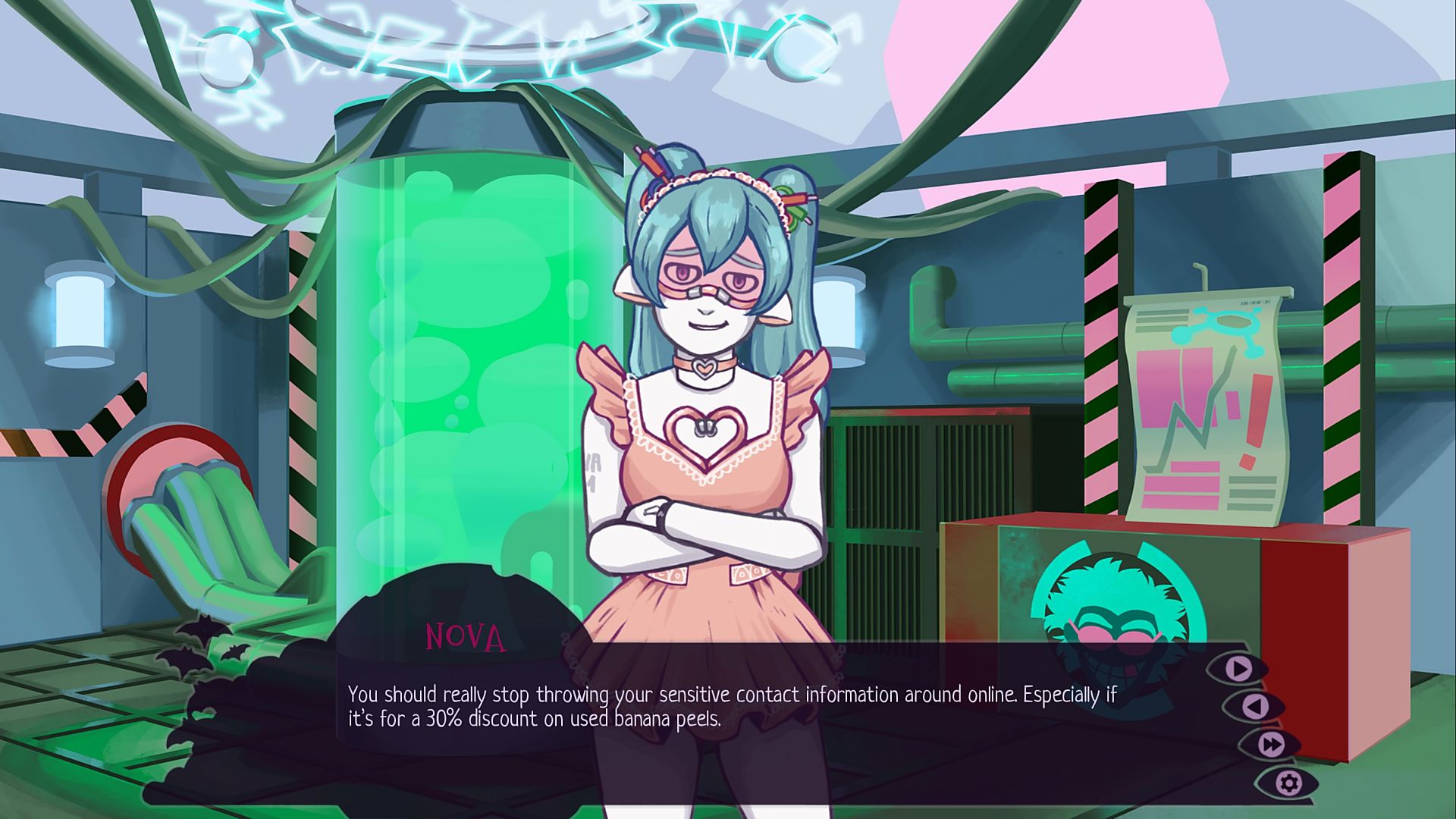Activate the fast-forward skip button
The image size is (1456, 819).
click(x=1272, y=744)
